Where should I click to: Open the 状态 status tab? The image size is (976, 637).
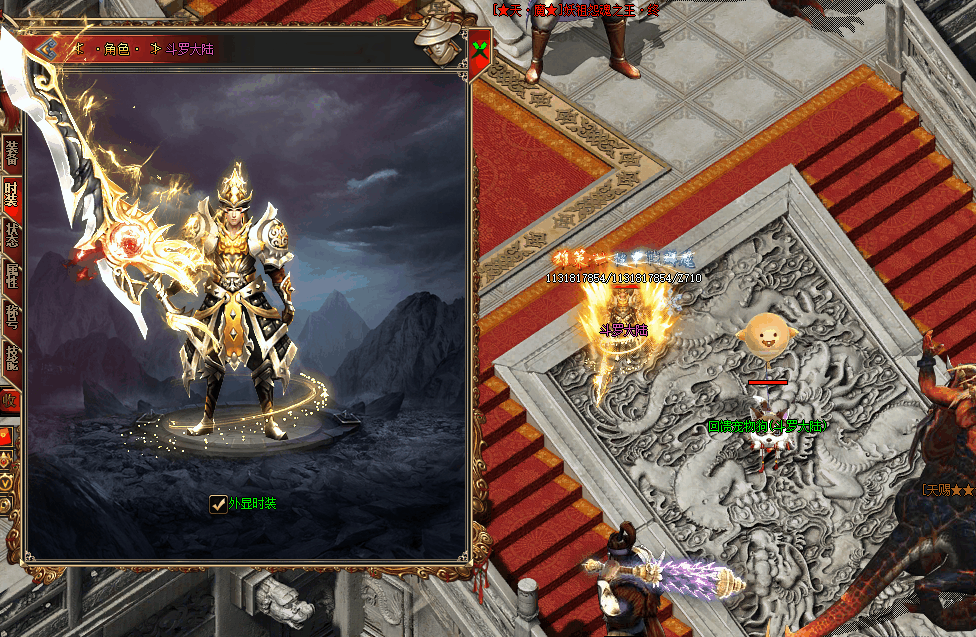click(x=11, y=233)
